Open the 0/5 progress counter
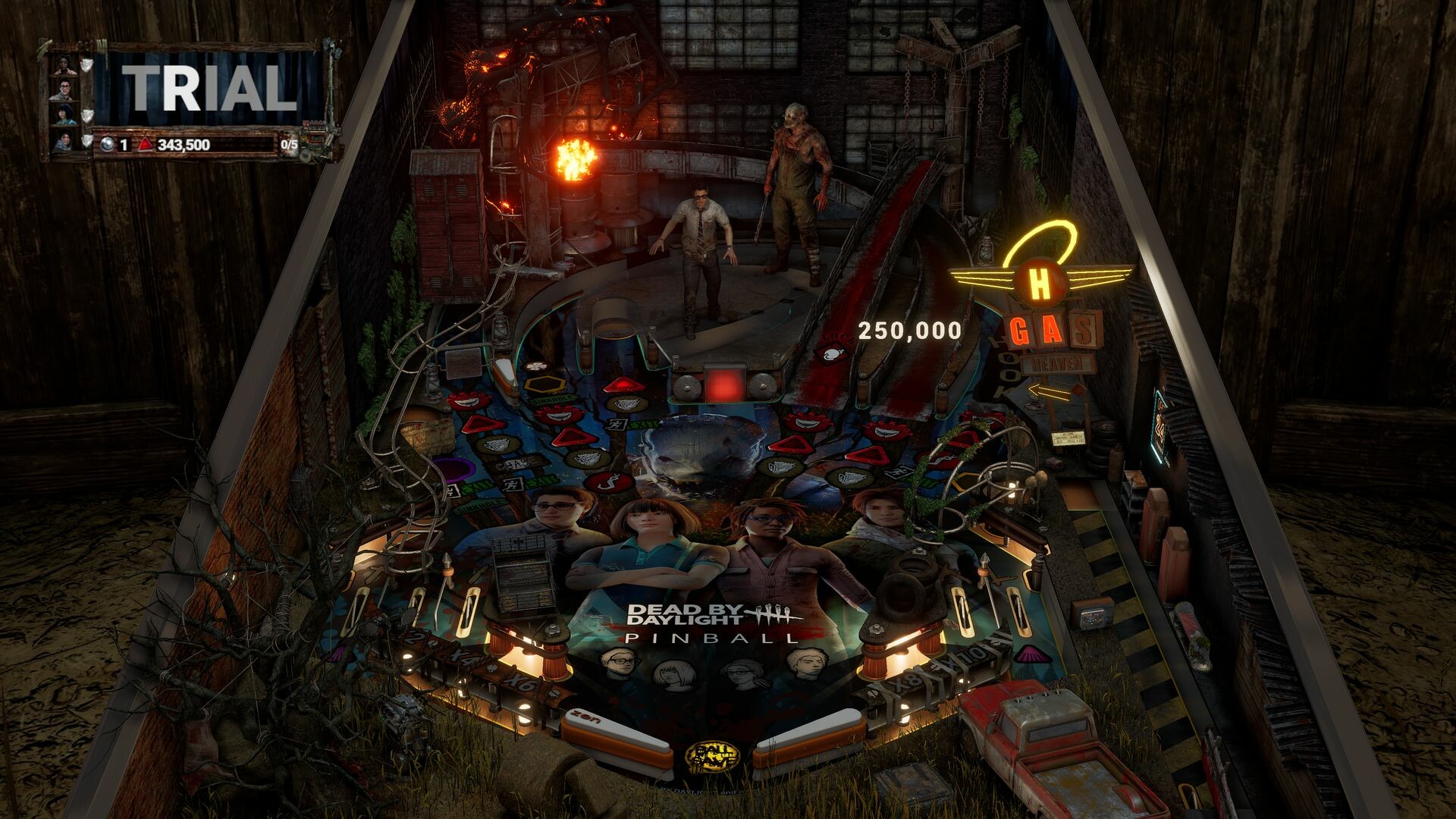 290,144
